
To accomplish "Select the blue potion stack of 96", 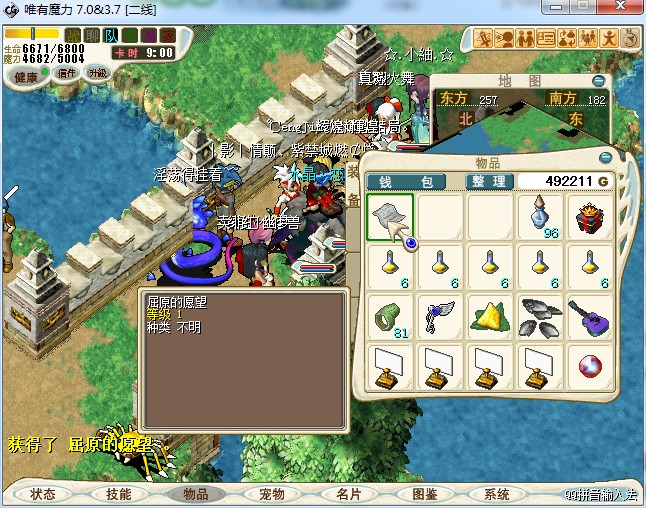I will pos(541,217).
